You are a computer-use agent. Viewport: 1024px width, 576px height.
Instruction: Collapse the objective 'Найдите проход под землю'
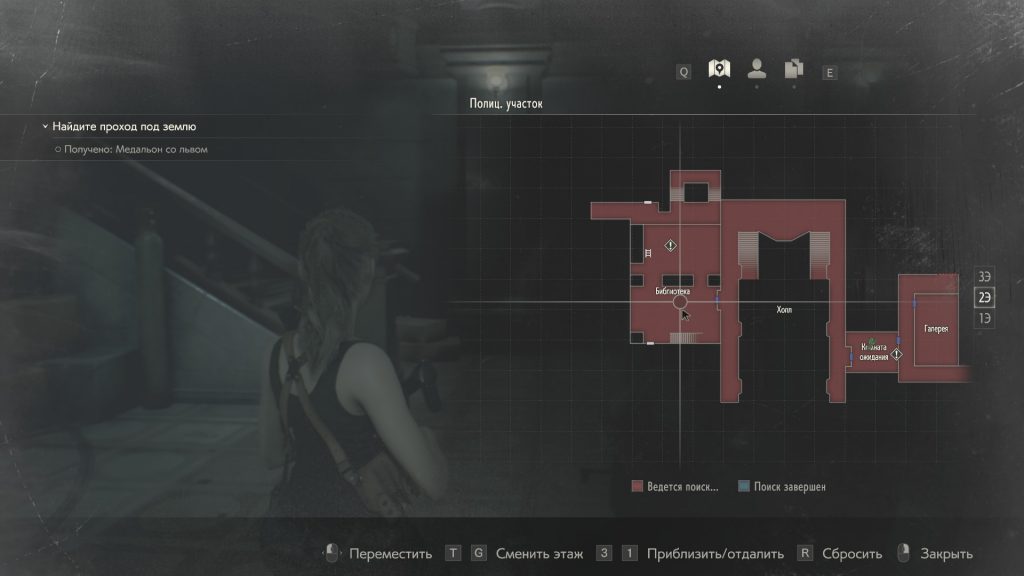[x=45, y=127]
